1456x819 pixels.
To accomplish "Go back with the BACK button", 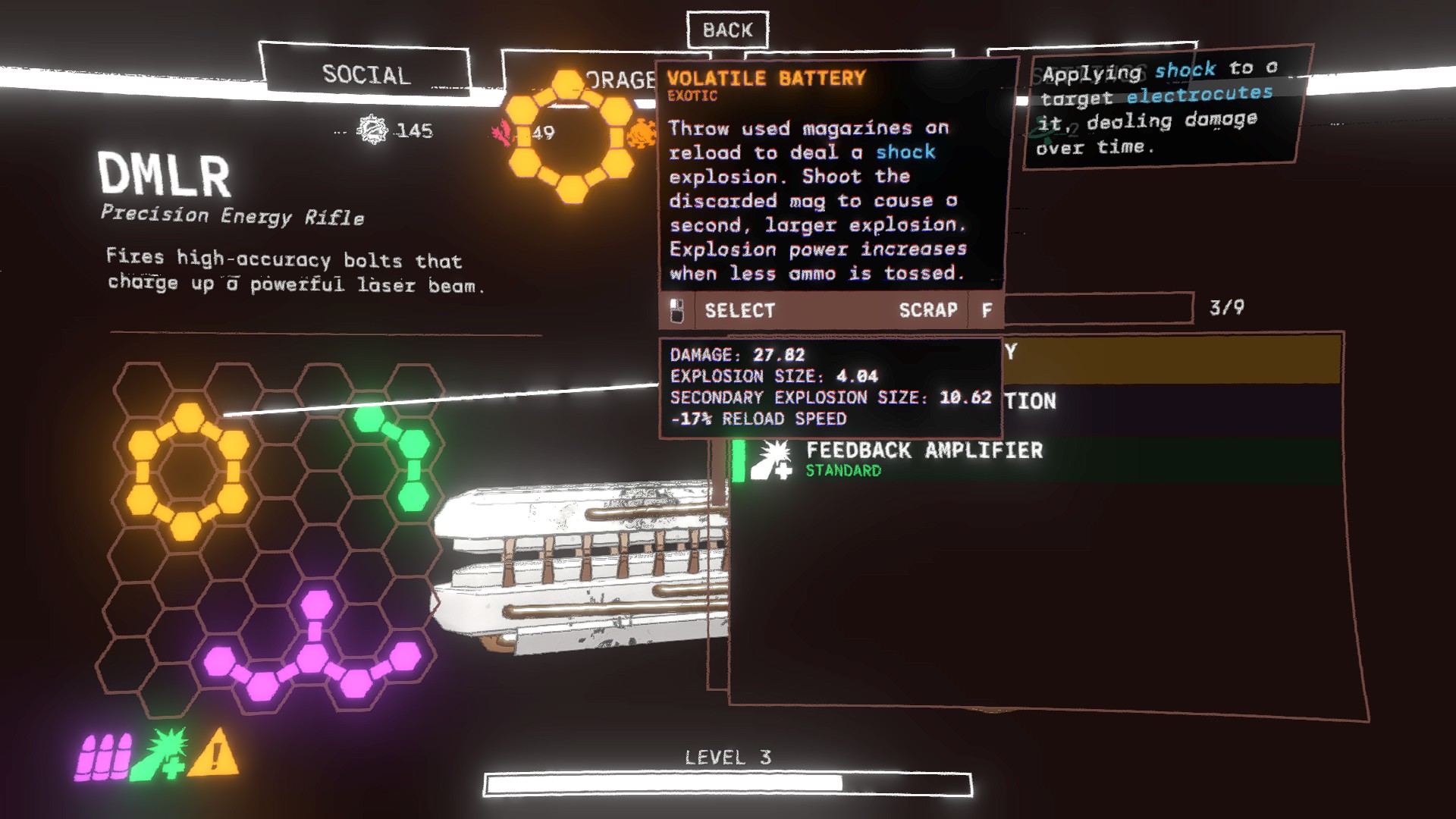I will [727, 30].
